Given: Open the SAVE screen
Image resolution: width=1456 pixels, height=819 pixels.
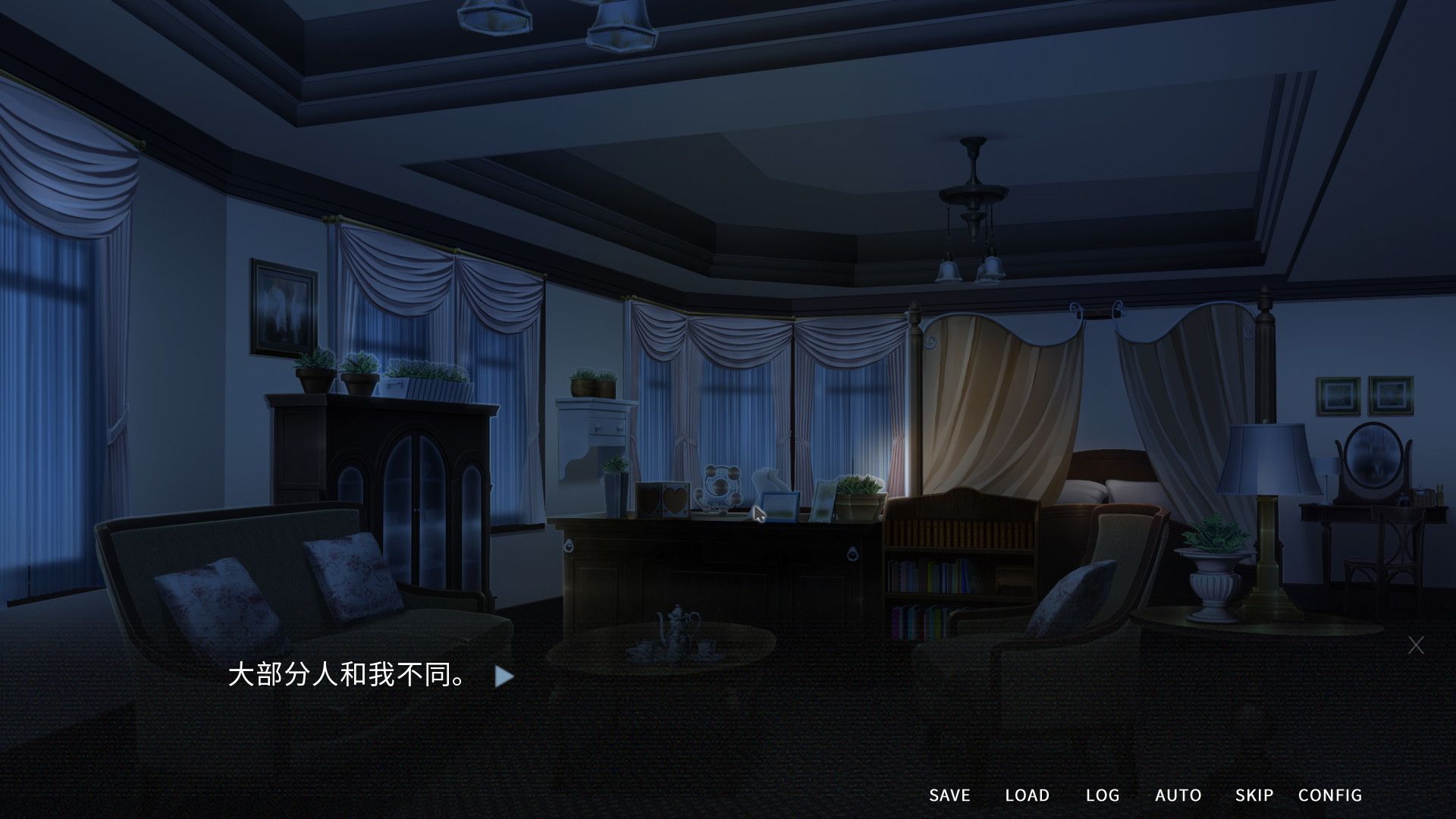Looking at the screenshot, I should [949, 795].
